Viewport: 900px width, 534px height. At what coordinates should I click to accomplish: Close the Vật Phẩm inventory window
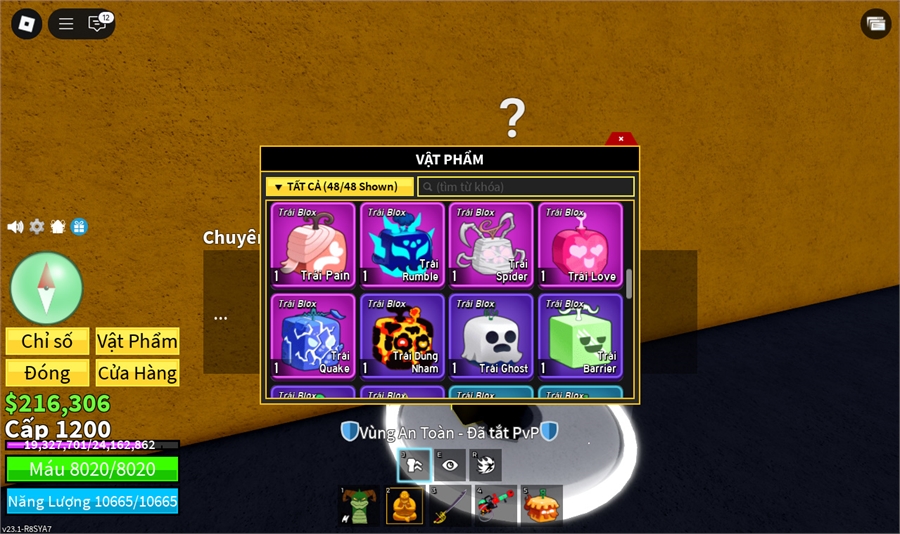[621, 139]
